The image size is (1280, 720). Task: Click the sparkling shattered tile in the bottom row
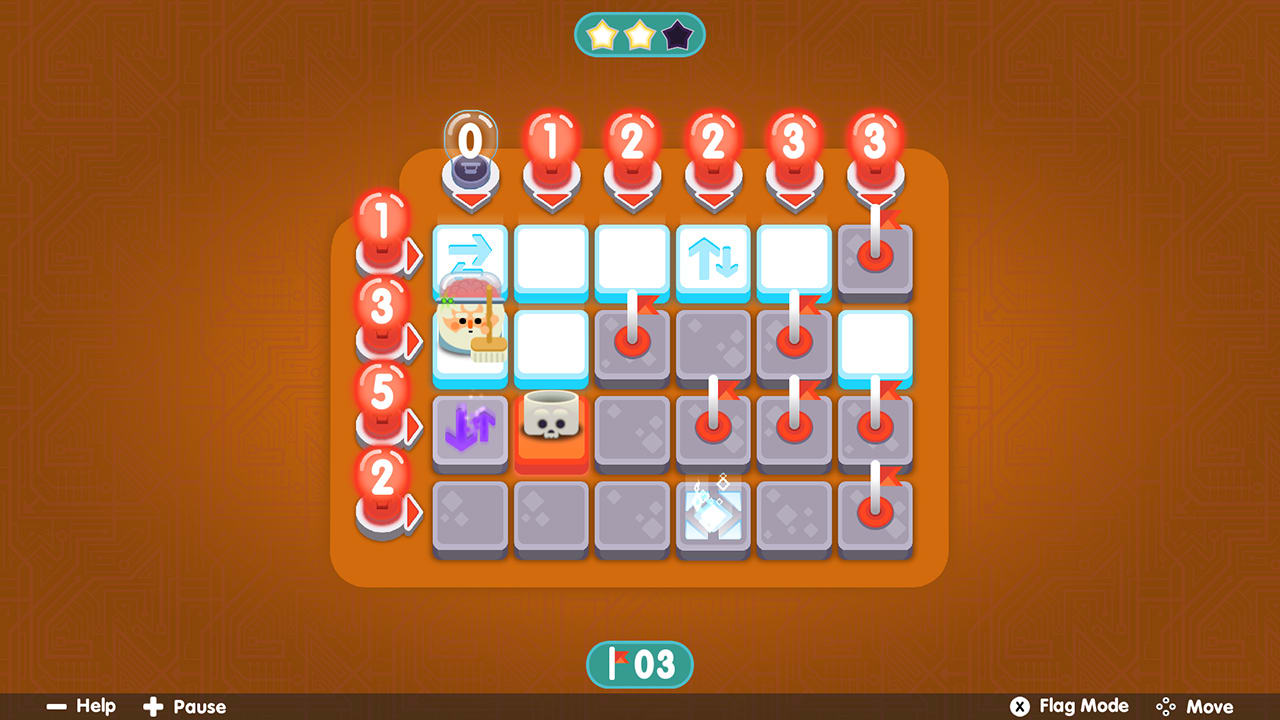[712, 515]
